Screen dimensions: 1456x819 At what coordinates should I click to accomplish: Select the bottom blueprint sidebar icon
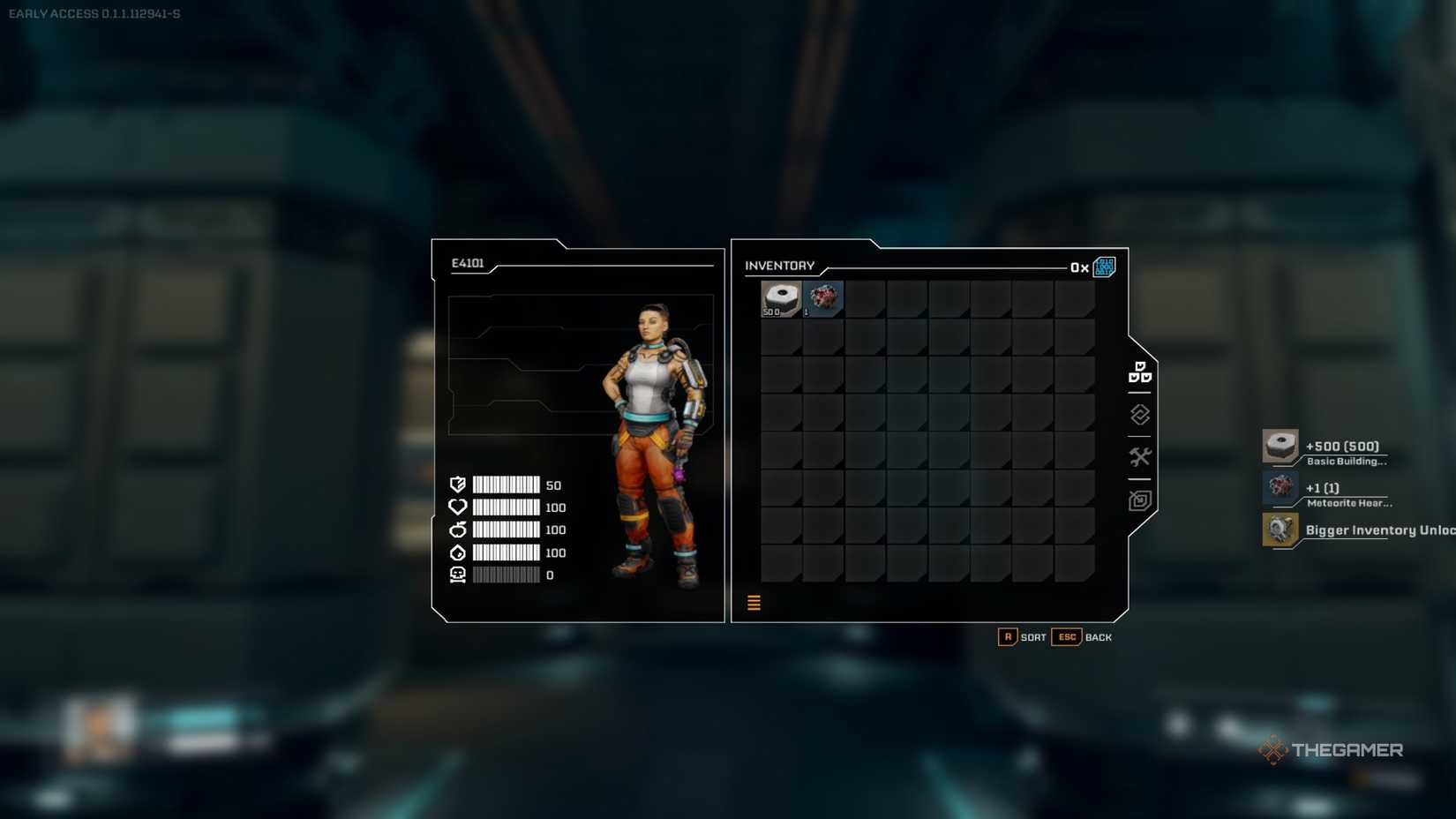(x=1140, y=500)
